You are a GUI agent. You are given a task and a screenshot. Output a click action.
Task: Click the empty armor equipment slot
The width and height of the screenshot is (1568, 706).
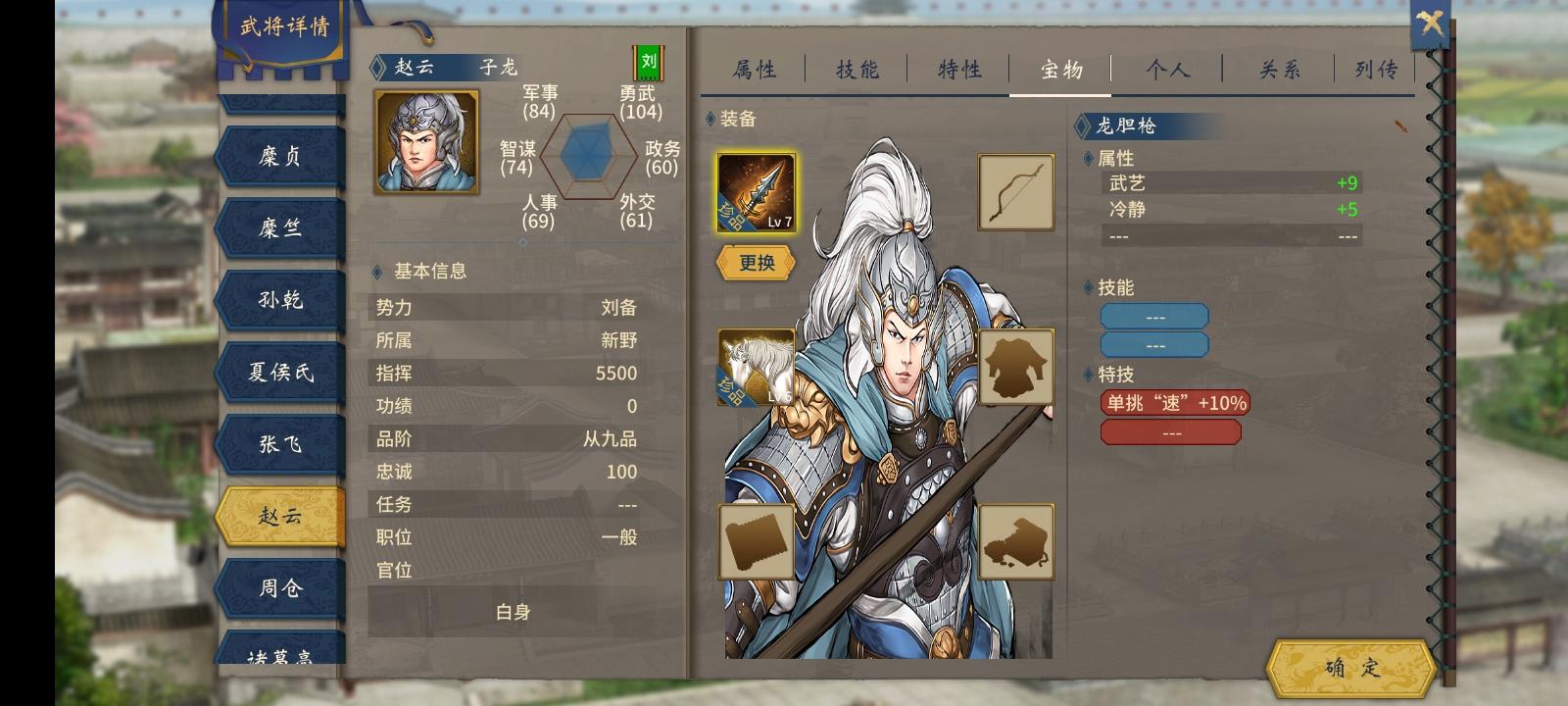point(1016,368)
